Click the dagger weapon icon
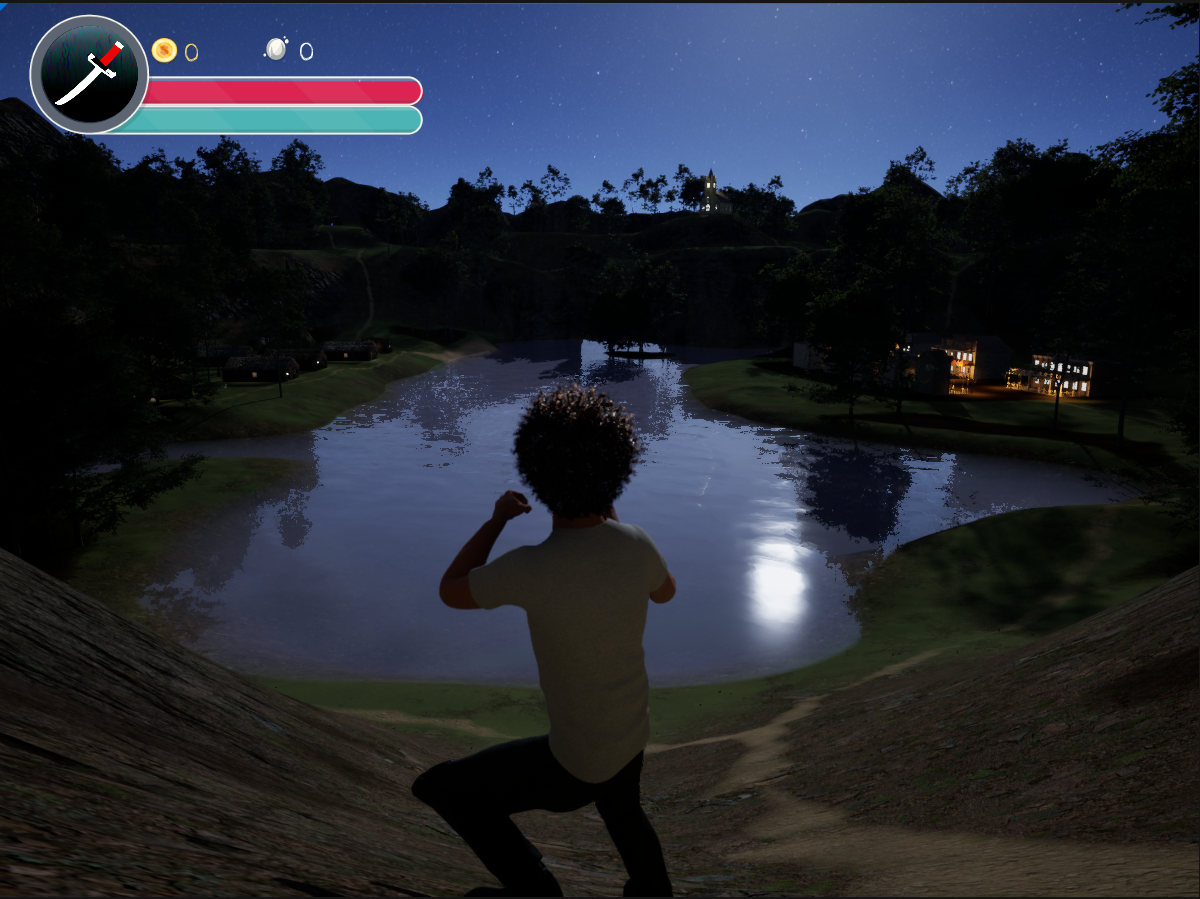Screen dimensions: 1200x899 [x=88, y=74]
